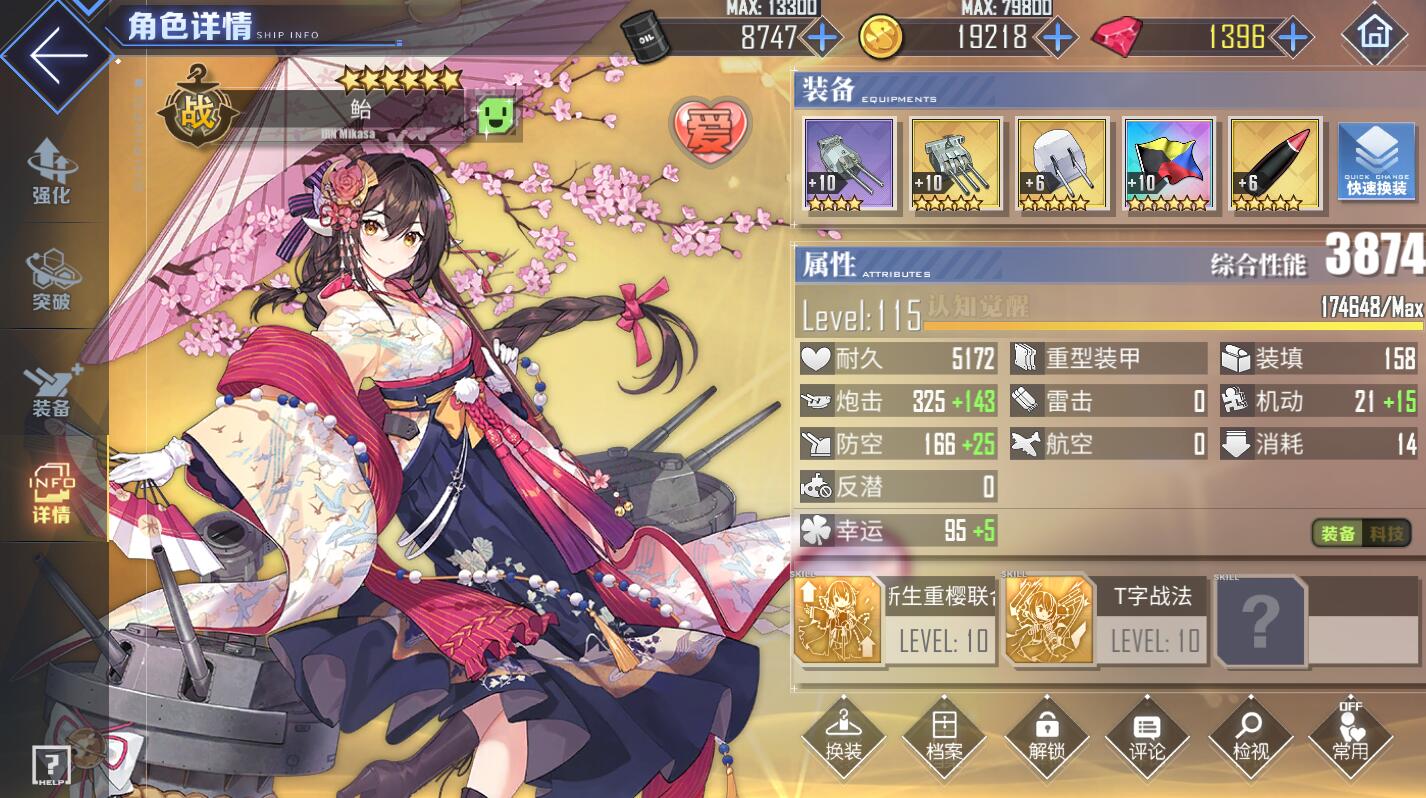1426x798 pixels.
Task: Open the 强化 enhancement tab
Action: [52, 172]
